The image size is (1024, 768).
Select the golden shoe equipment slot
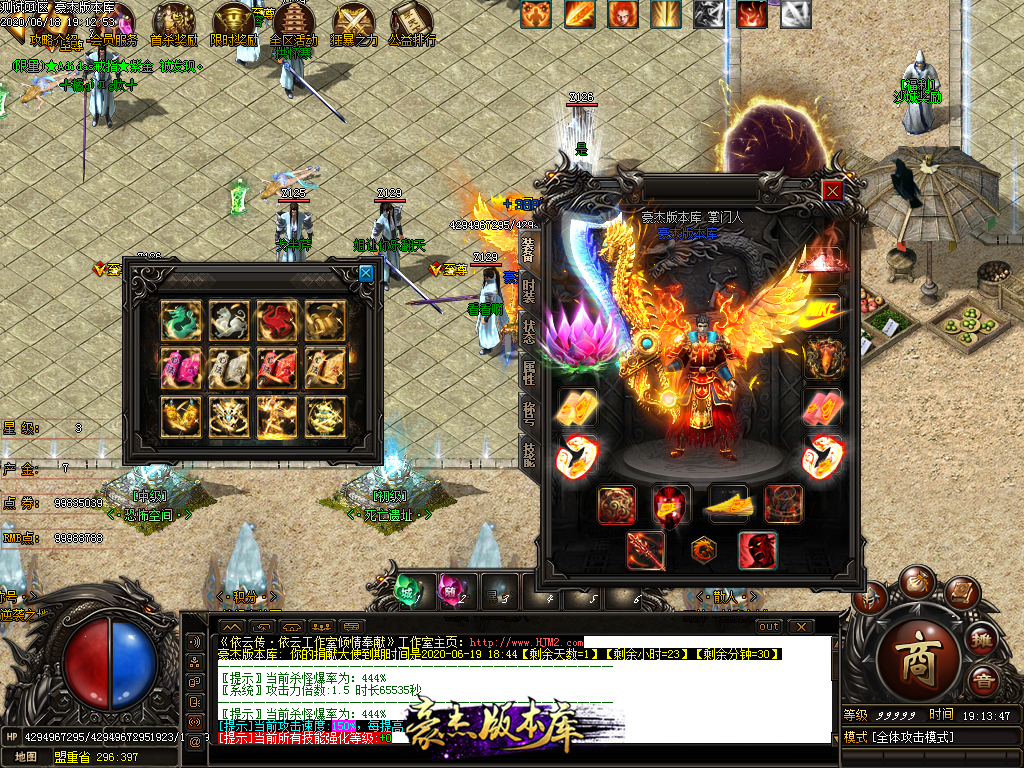click(729, 505)
